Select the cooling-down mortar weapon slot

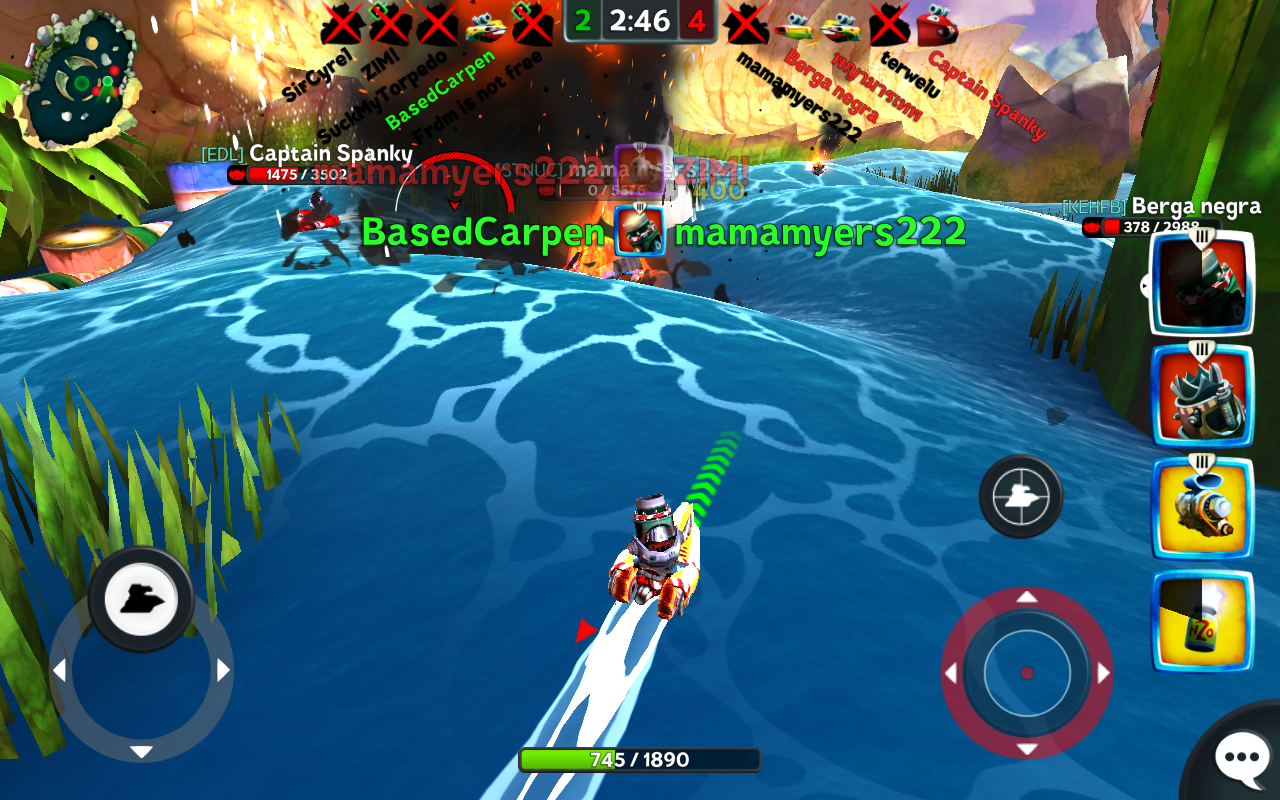tap(1201, 284)
